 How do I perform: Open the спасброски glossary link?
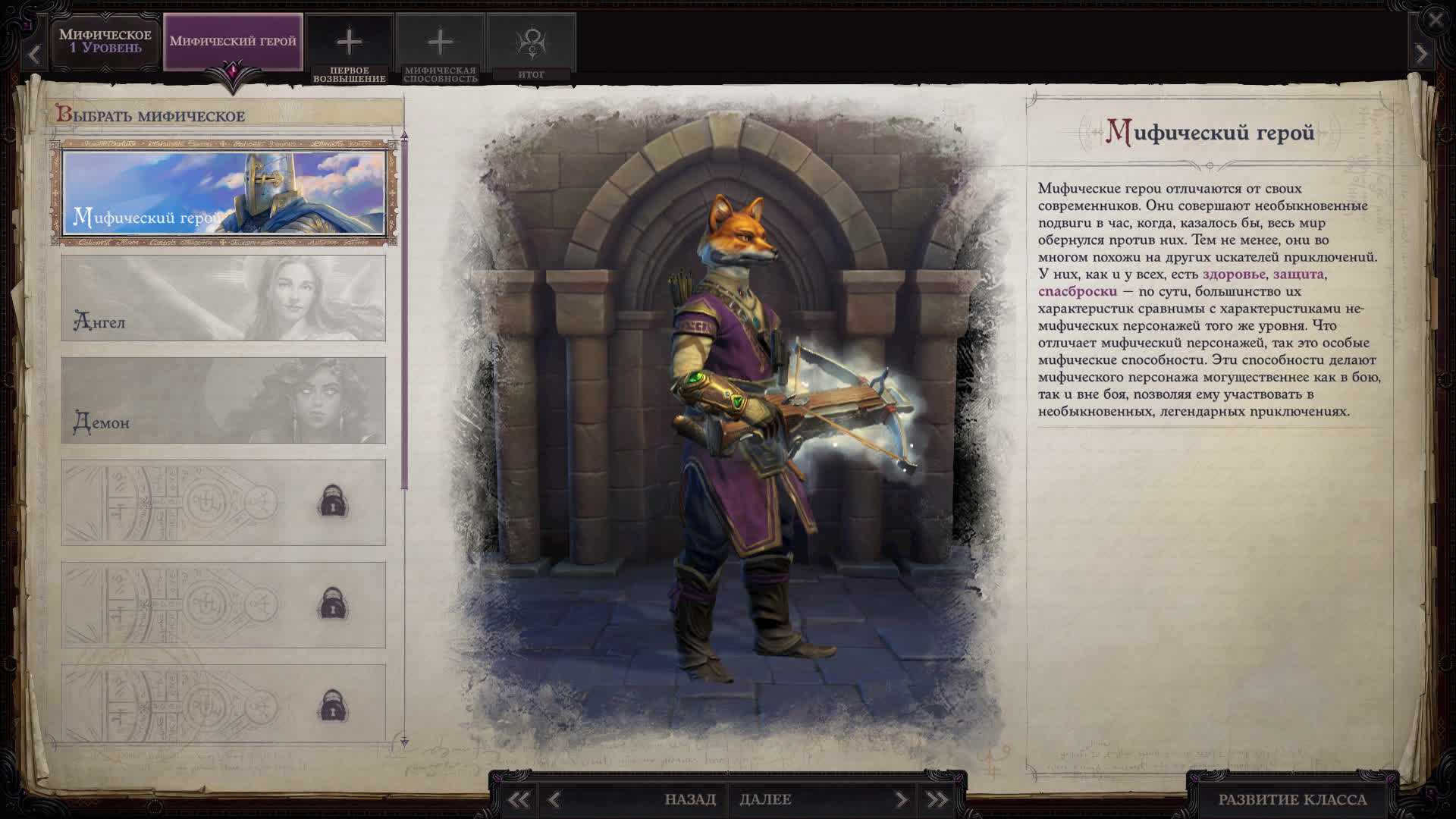pos(1077,291)
